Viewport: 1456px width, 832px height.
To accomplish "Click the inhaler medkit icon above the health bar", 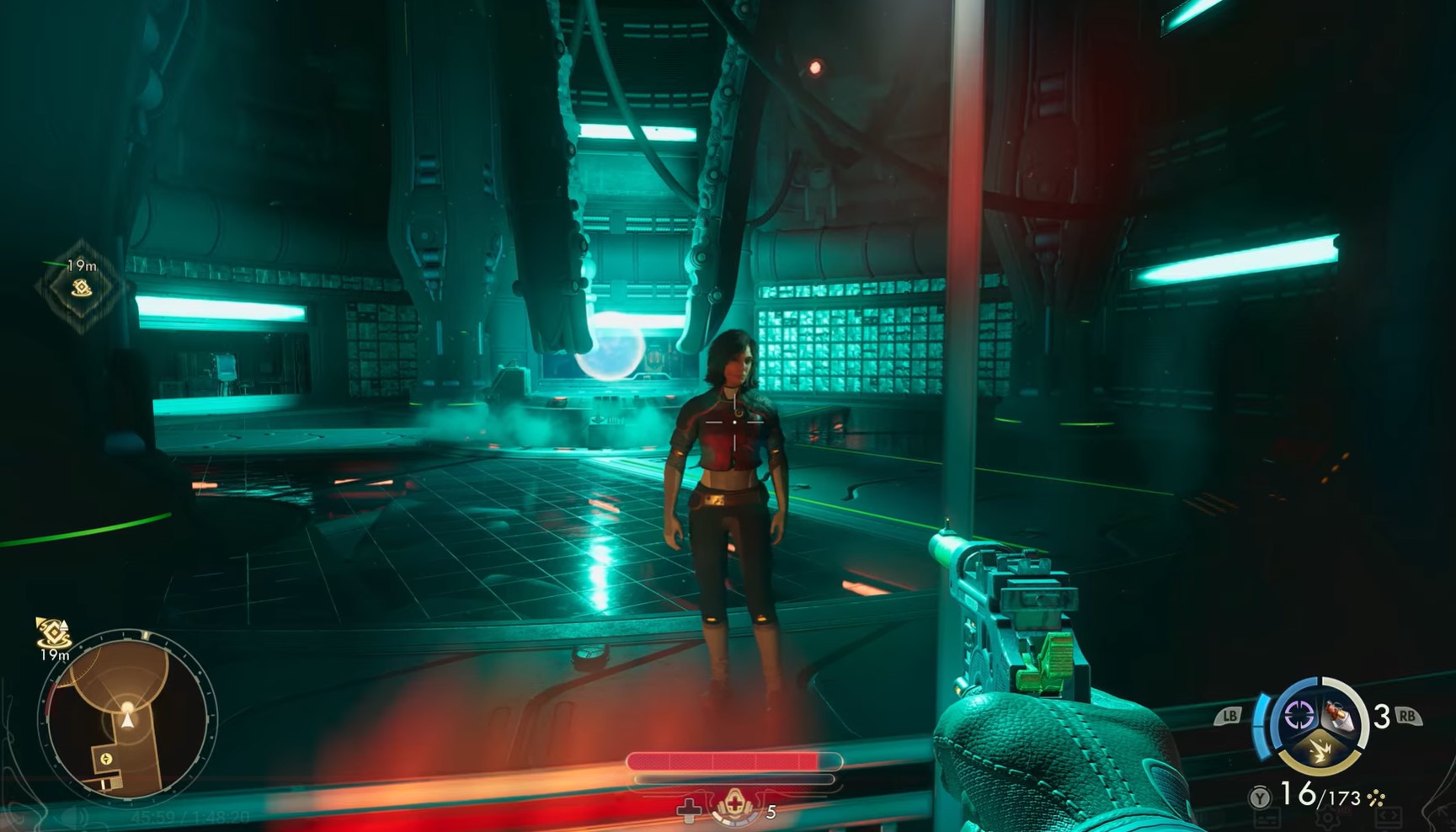I will pos(735,807).
